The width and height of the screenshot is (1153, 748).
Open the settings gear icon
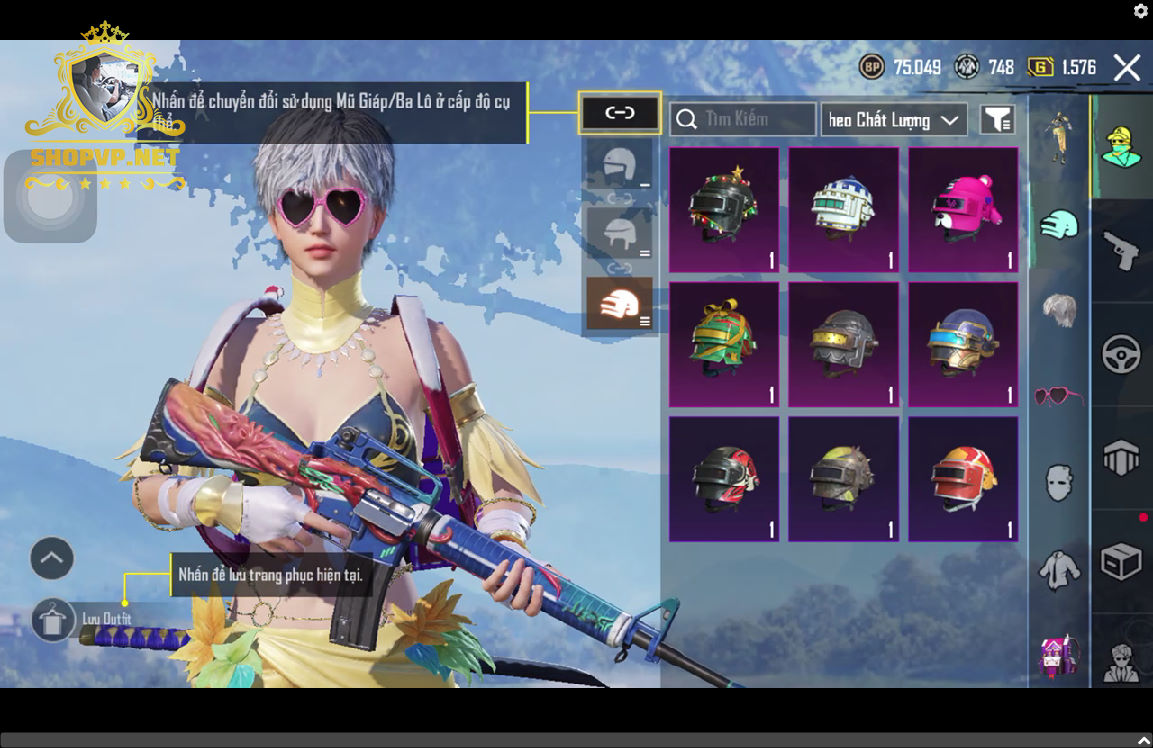[x=1141, y=11]
